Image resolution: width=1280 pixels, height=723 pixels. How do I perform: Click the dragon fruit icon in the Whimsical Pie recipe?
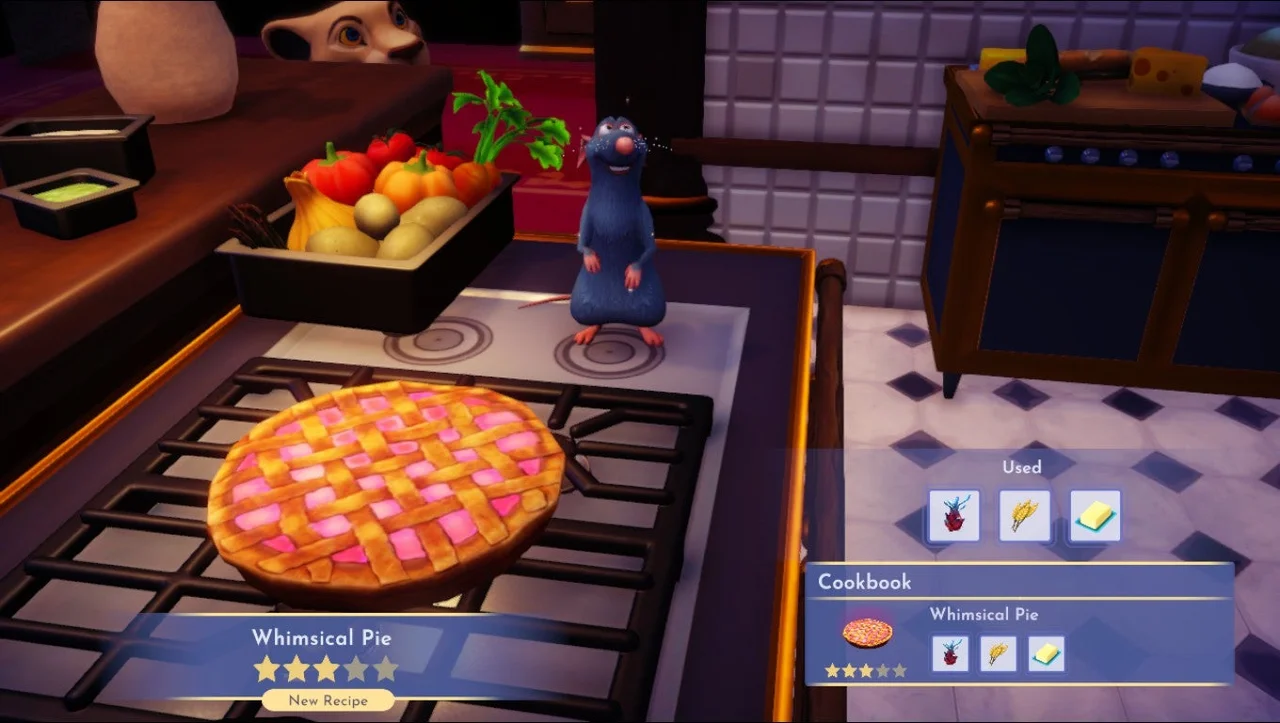point(949,653)
